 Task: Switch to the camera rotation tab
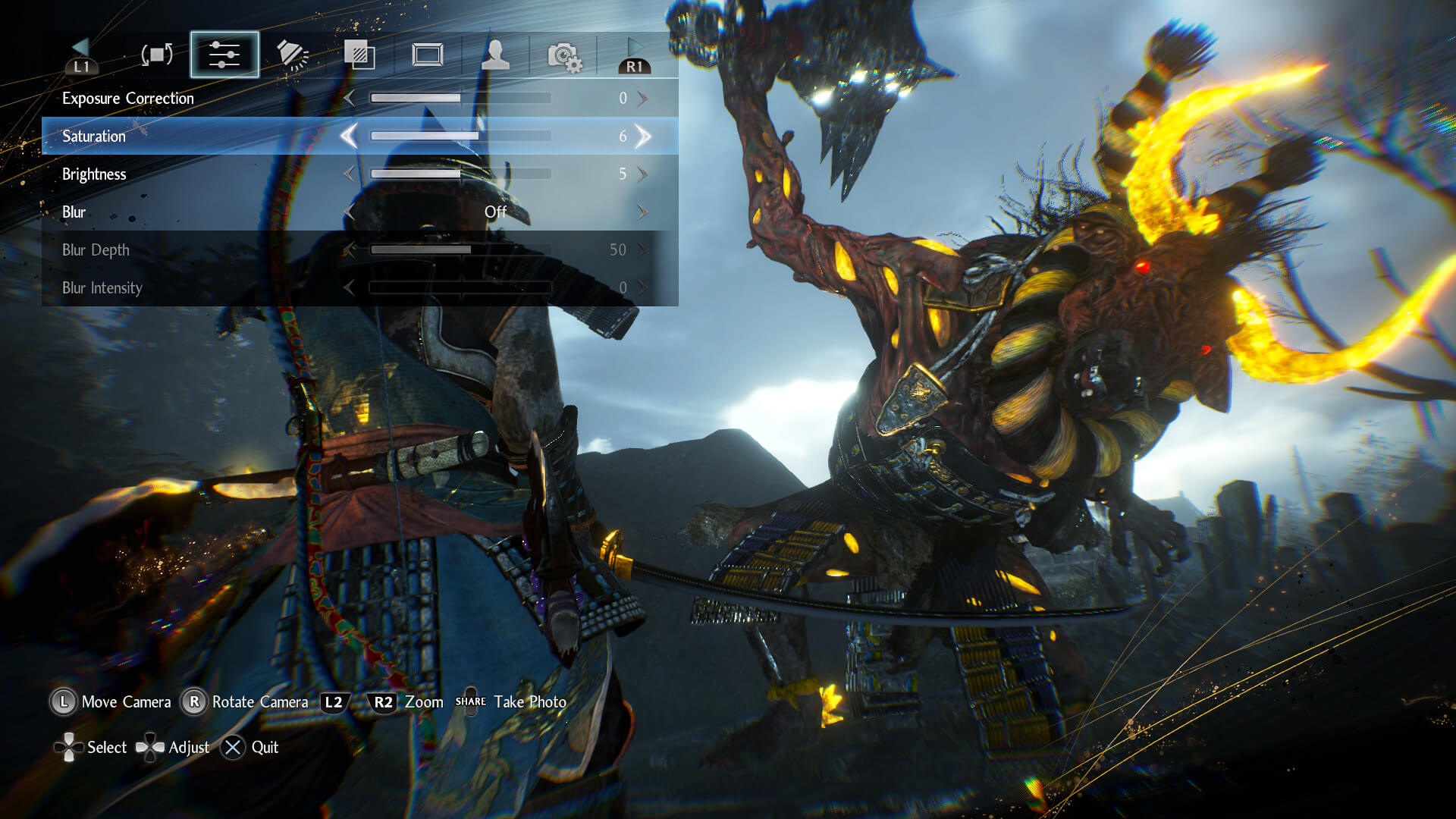(x=157, y=55)
